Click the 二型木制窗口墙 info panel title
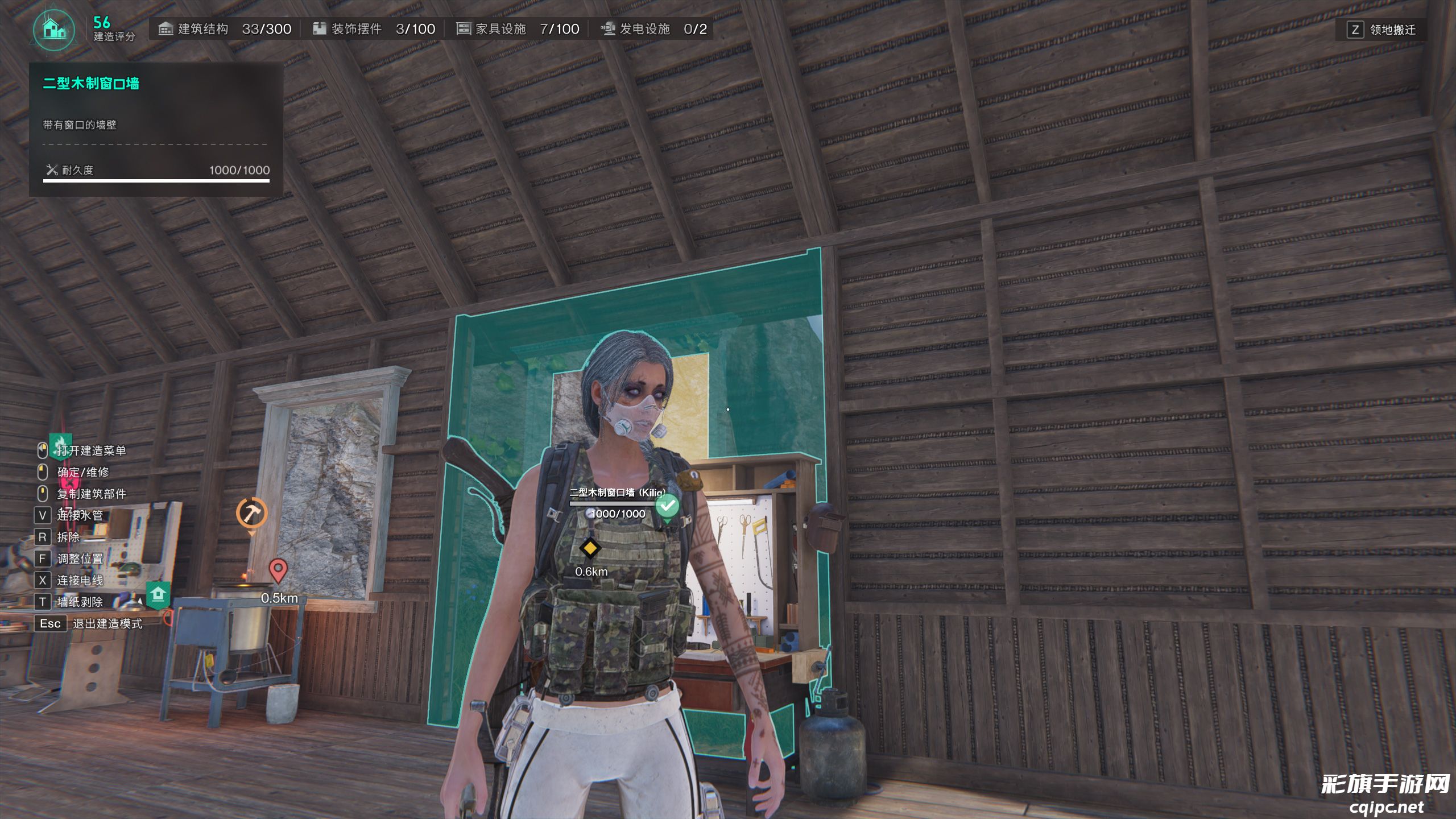 tap(91, 84)
